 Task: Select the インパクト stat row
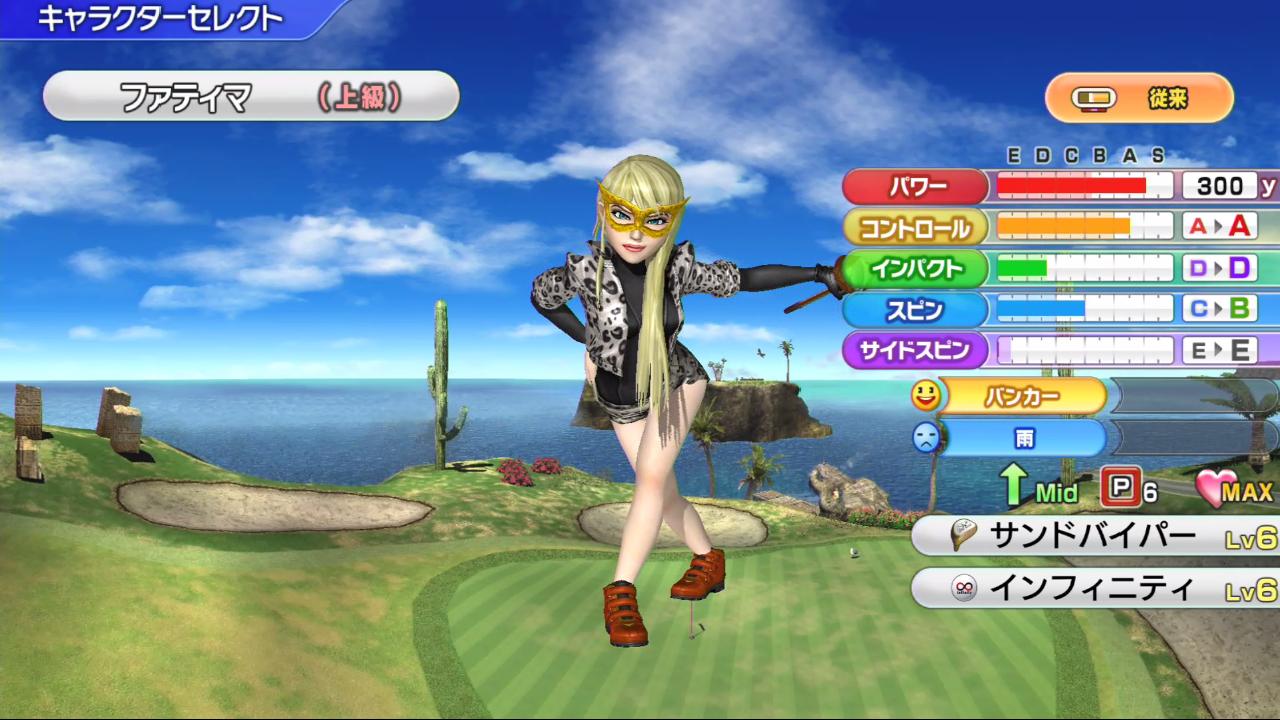point(916,268)
